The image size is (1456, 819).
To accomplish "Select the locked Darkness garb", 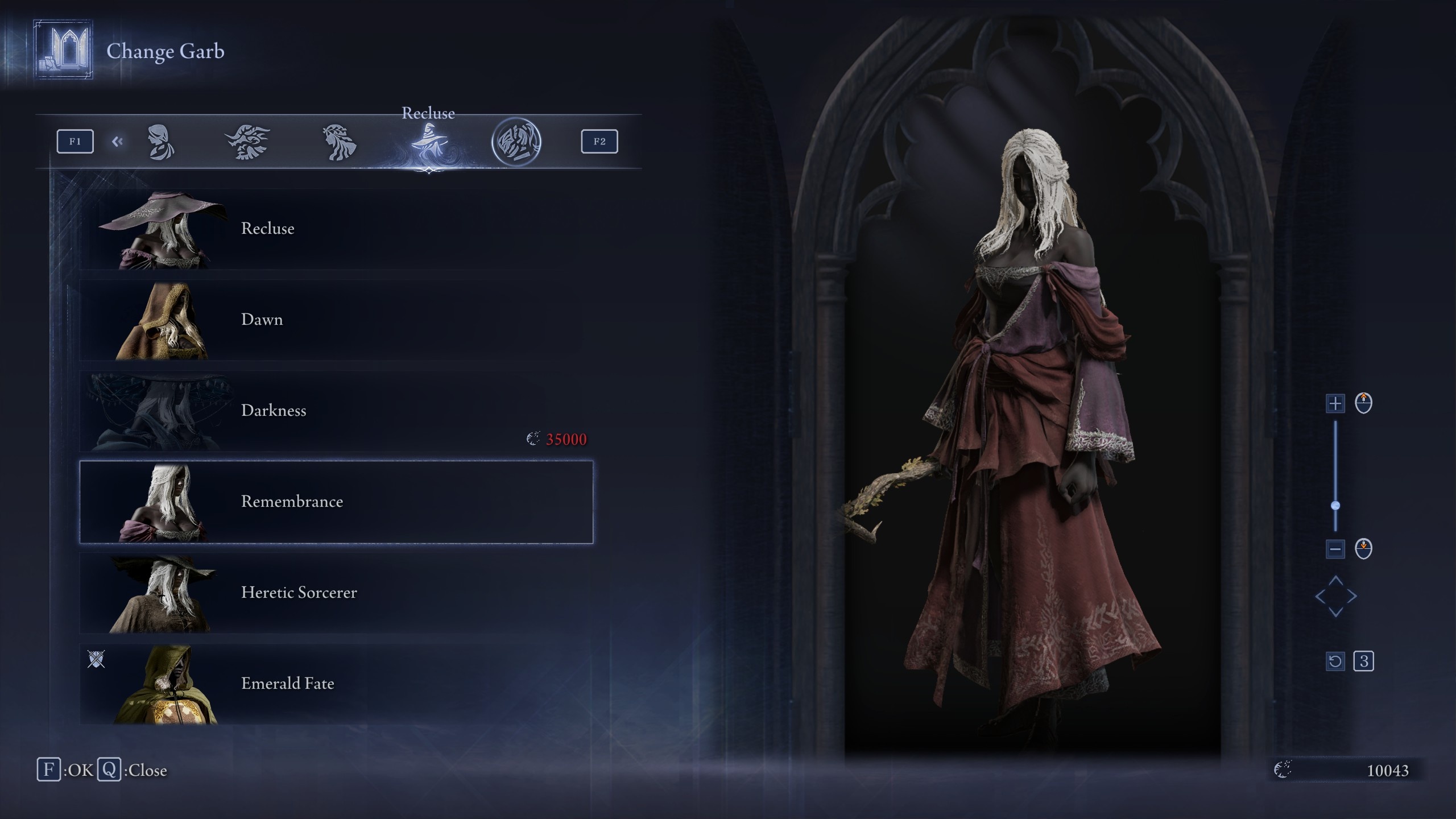I will click(x=336, y=411).
